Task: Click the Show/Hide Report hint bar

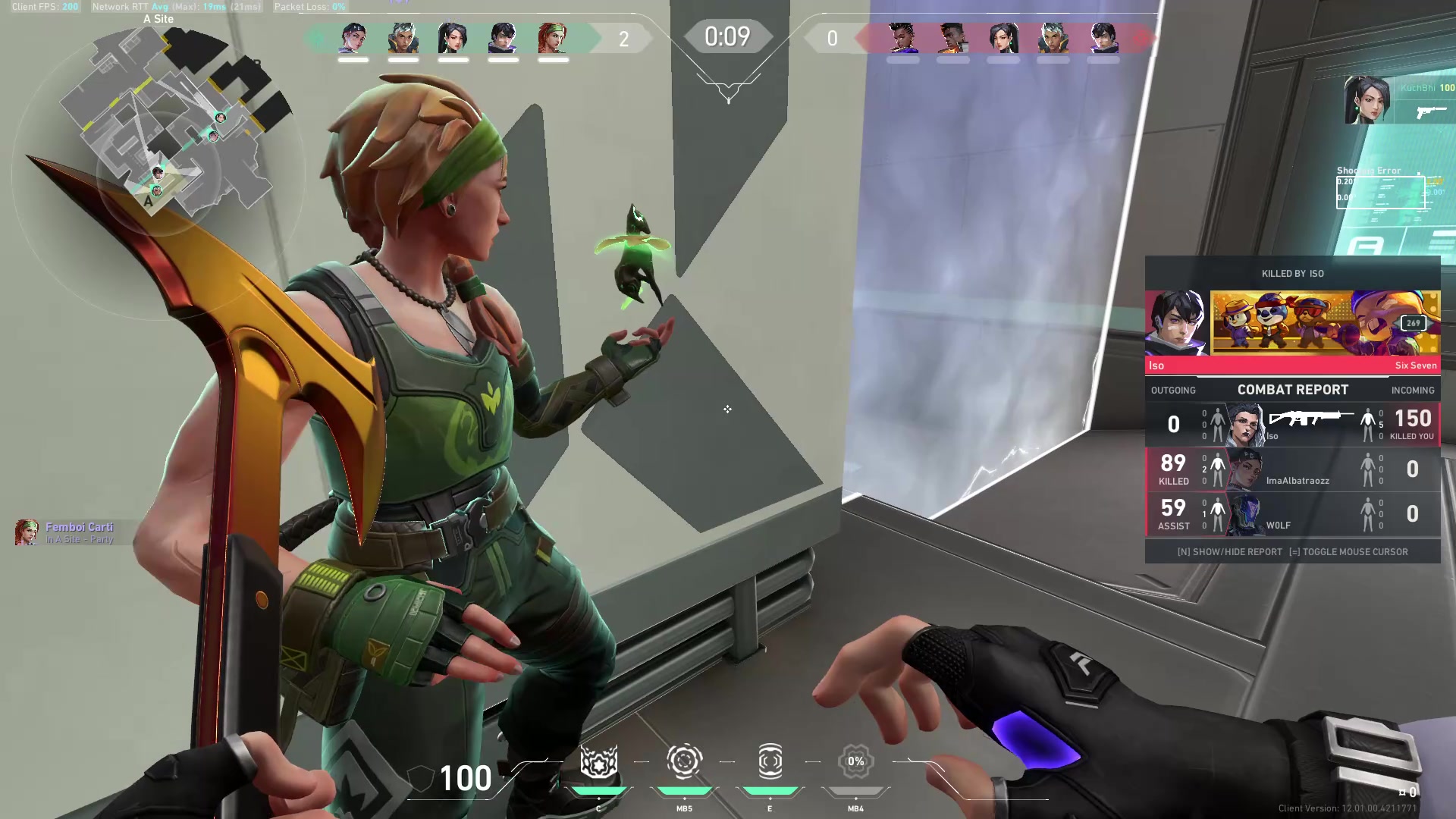Action: click(1292, 552)
